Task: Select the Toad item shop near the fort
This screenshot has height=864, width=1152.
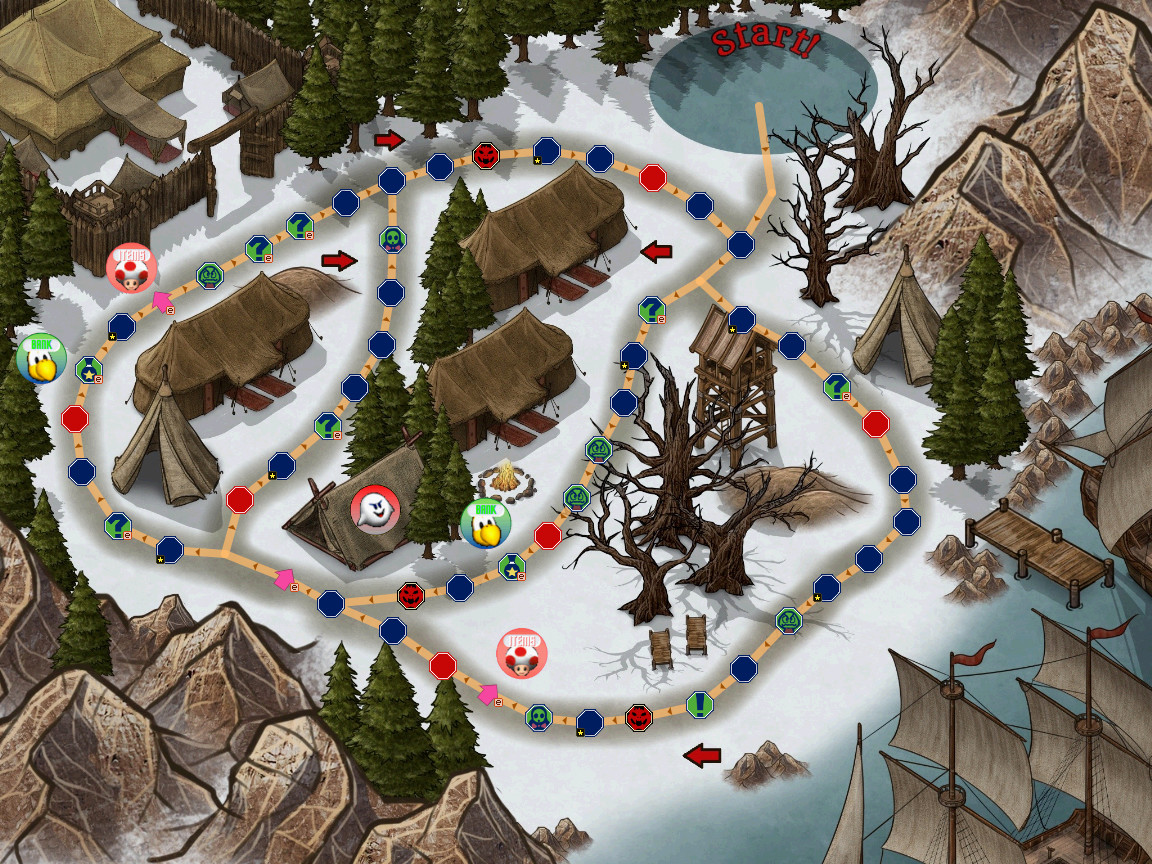Action: tap(131, 268)
